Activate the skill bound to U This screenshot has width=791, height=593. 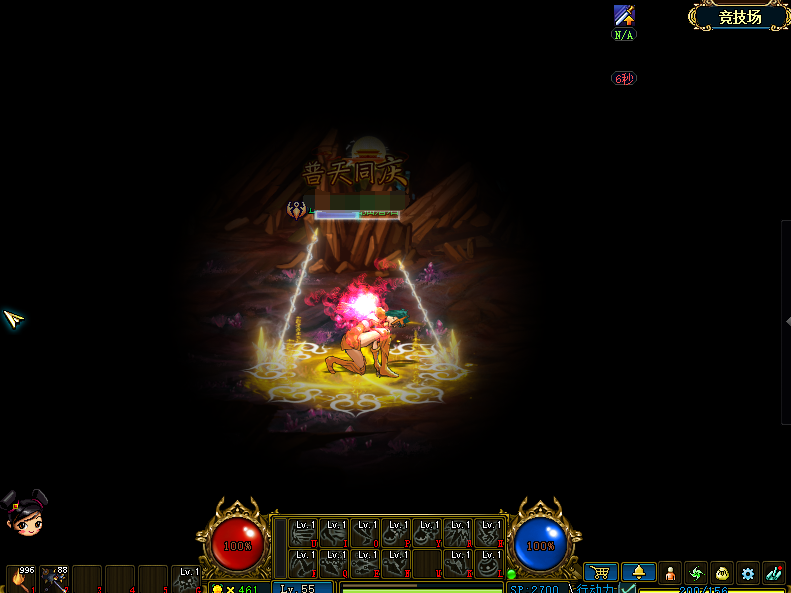click(304, 533)
